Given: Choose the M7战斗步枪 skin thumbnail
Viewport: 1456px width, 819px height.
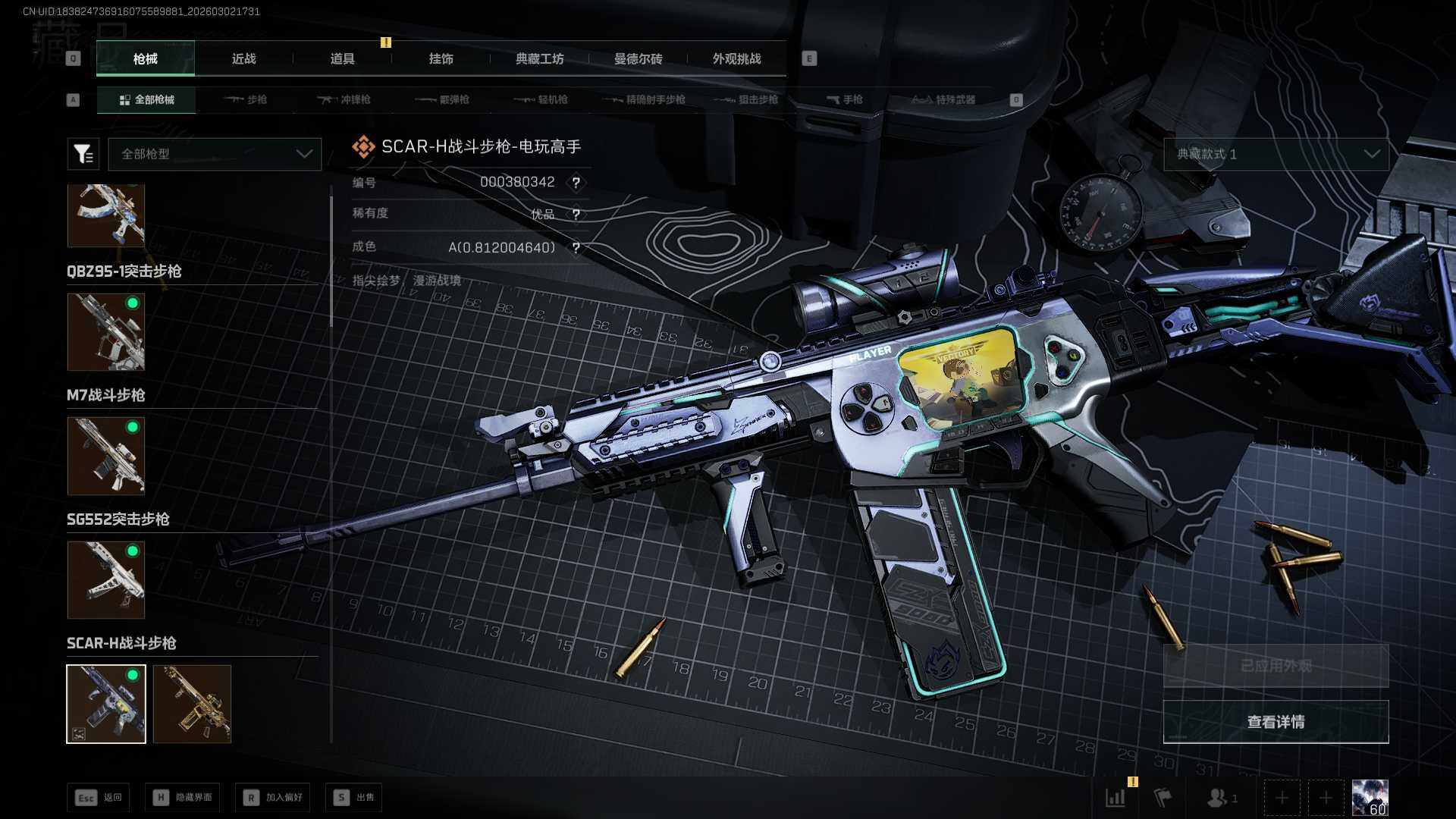Looking at the screenshot, I should pyautogui.click(x=106, y=456).
